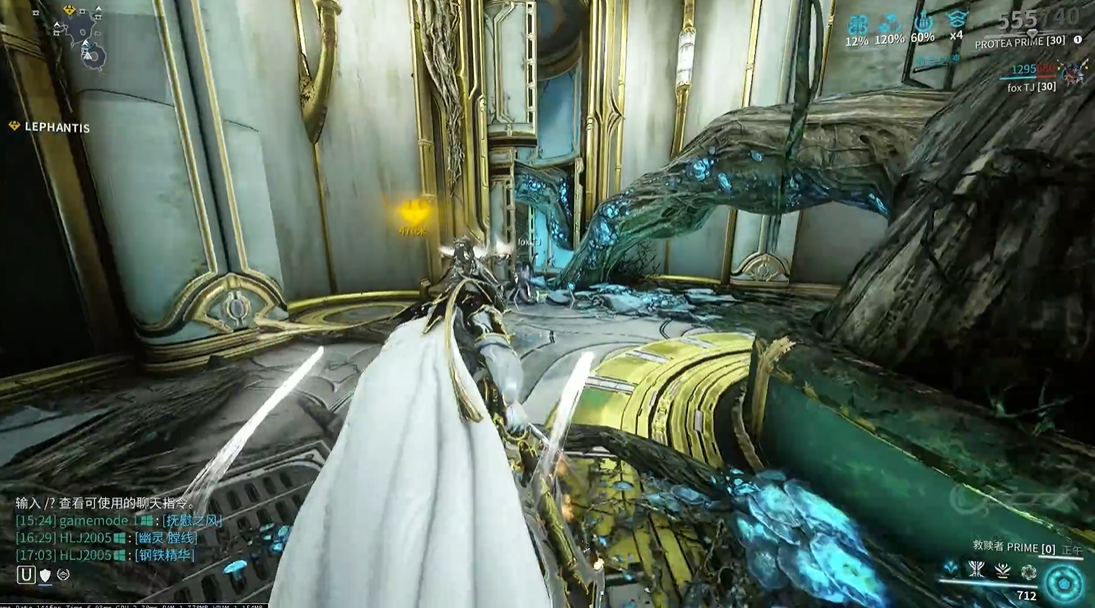The height and width of the screenshot is (608, 1095).
Task: Click the yellow objective waypoint marker
Action: [x=412, y=212]
